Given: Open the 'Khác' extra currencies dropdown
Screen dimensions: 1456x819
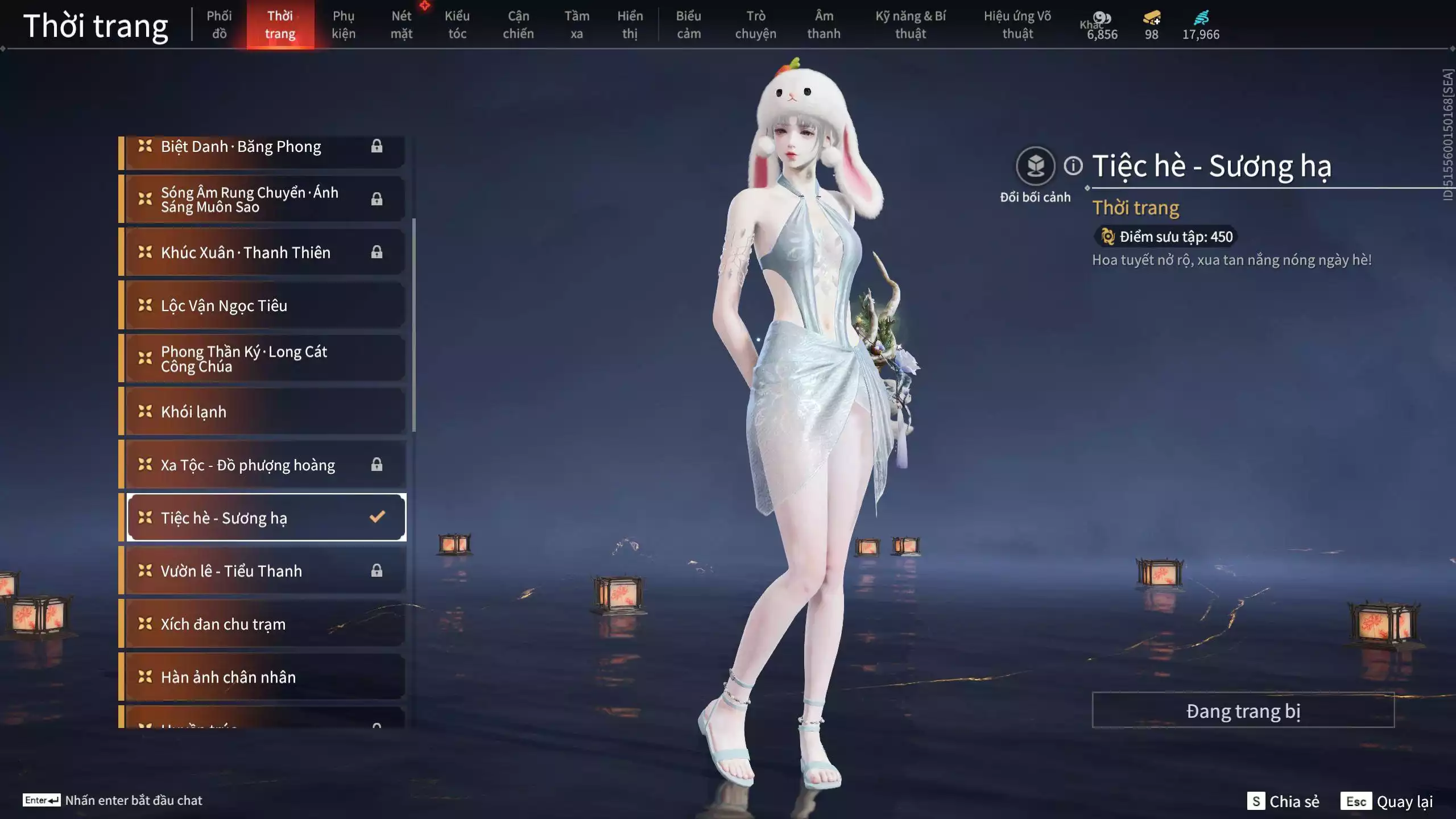Looking at the screenshot, I should point(1089,24).
